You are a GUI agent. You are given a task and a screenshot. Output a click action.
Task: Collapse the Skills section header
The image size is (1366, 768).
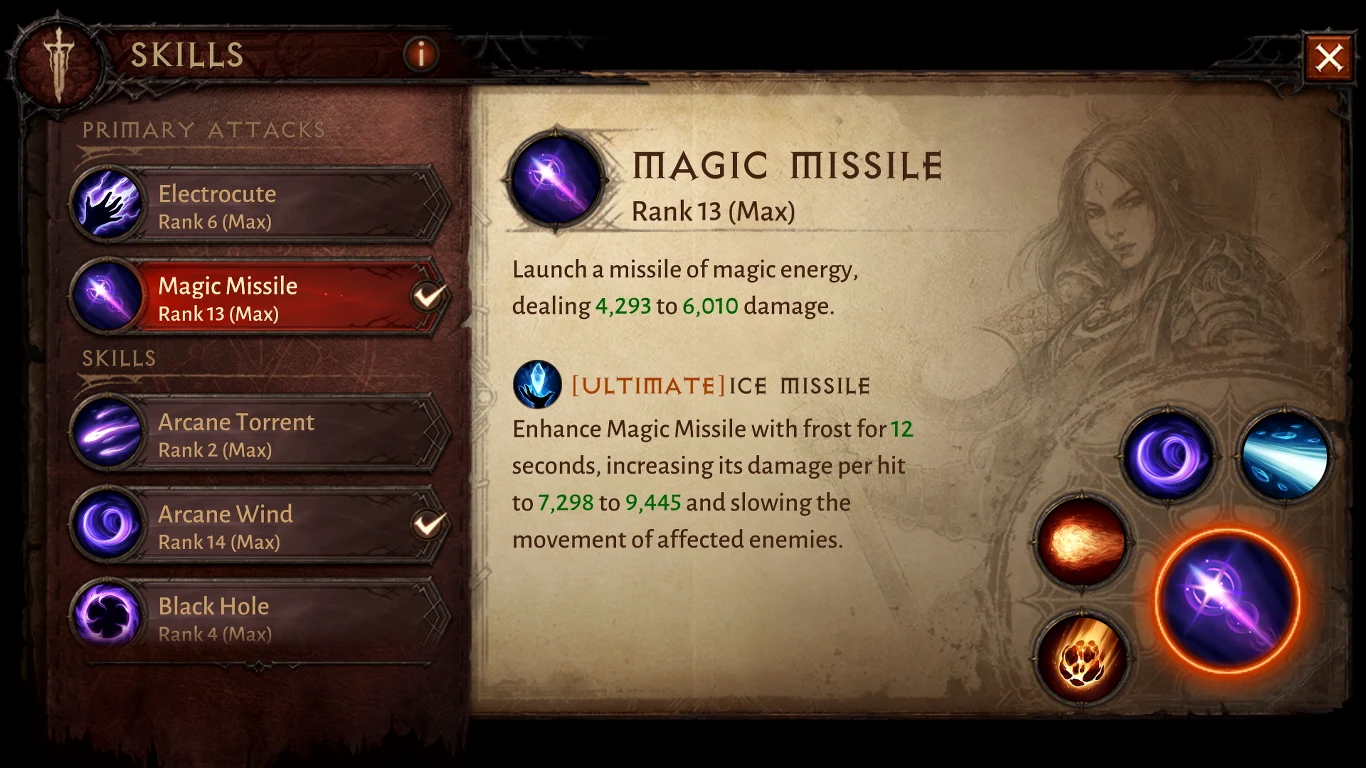pyautogui.click(x=119, y=358)
